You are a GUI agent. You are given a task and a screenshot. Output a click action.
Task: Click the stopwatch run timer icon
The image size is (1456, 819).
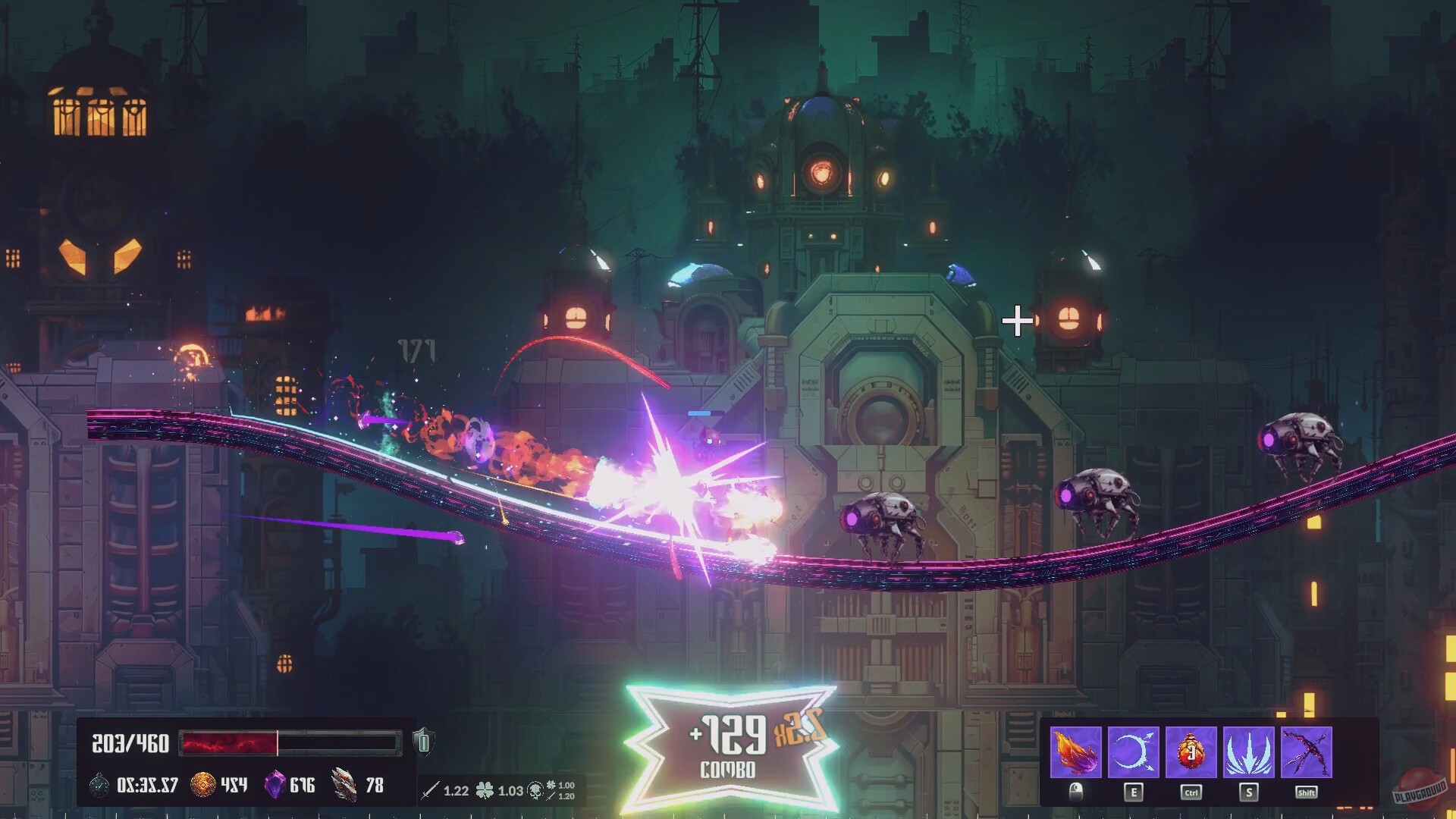99,785
